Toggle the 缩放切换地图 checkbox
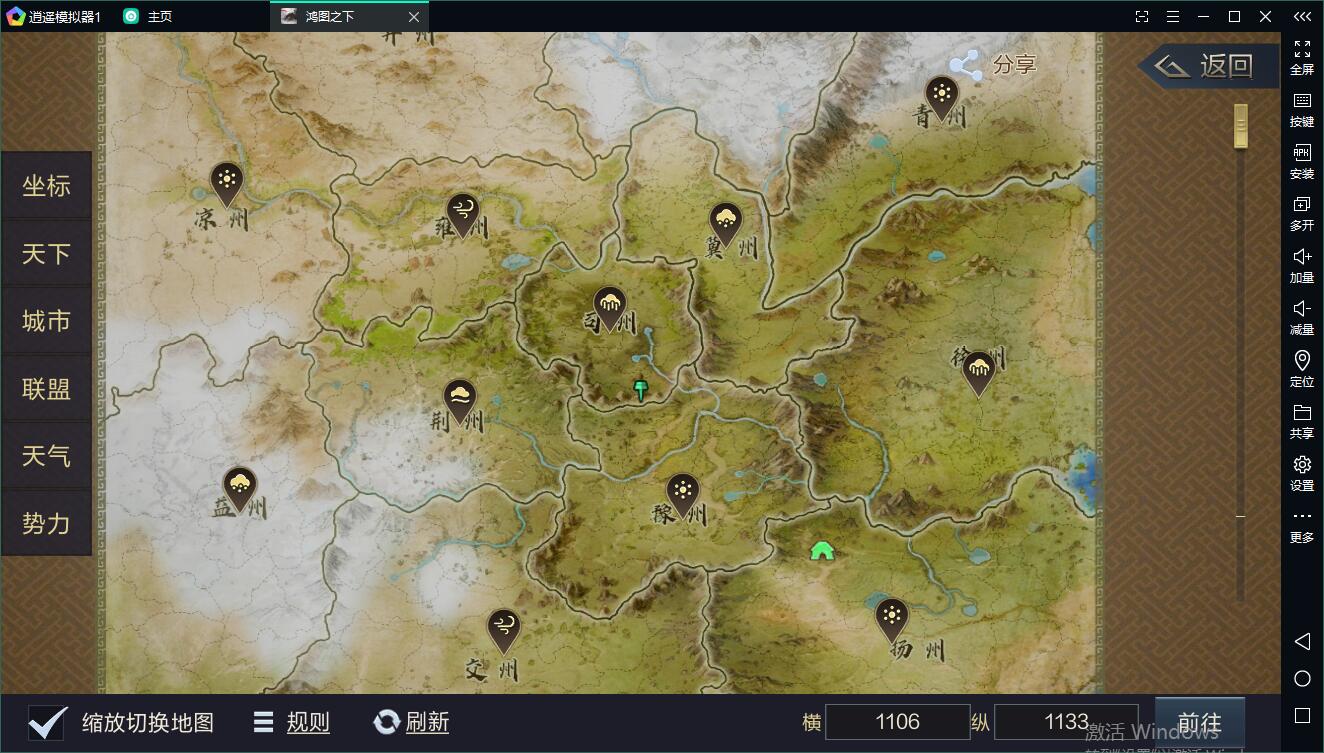 pos(48,722)
